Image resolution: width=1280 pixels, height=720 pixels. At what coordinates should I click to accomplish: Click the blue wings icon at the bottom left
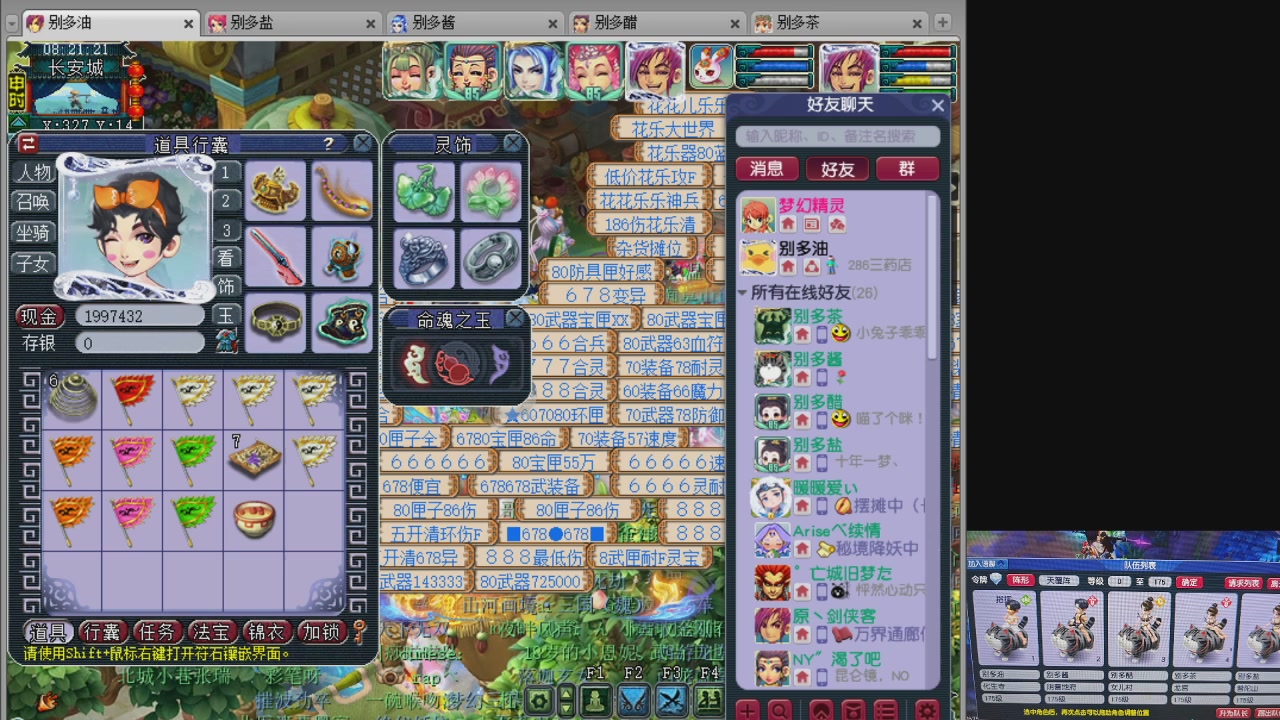point(632,703)
